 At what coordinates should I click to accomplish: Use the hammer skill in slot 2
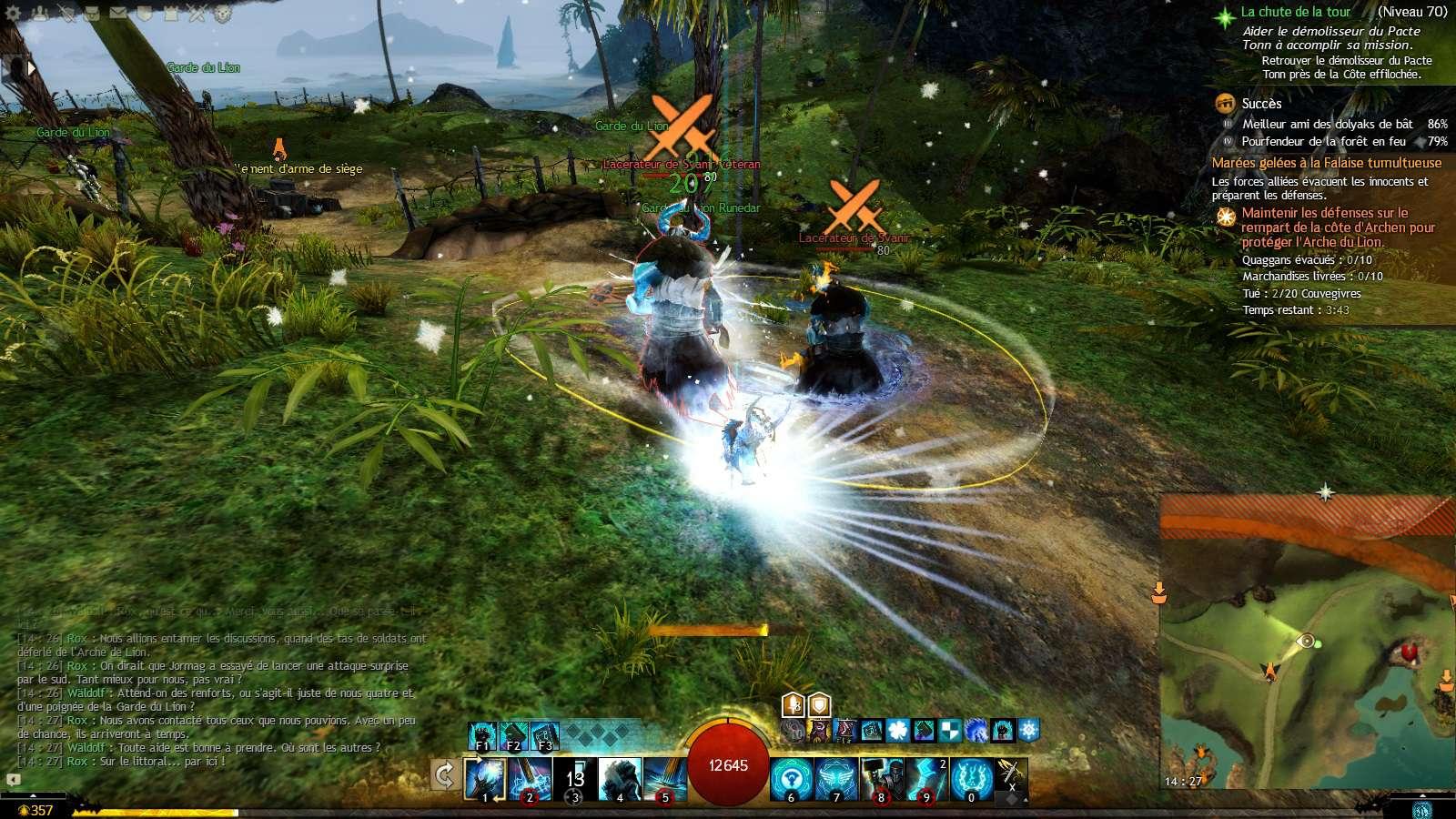(x=530, y=779)
